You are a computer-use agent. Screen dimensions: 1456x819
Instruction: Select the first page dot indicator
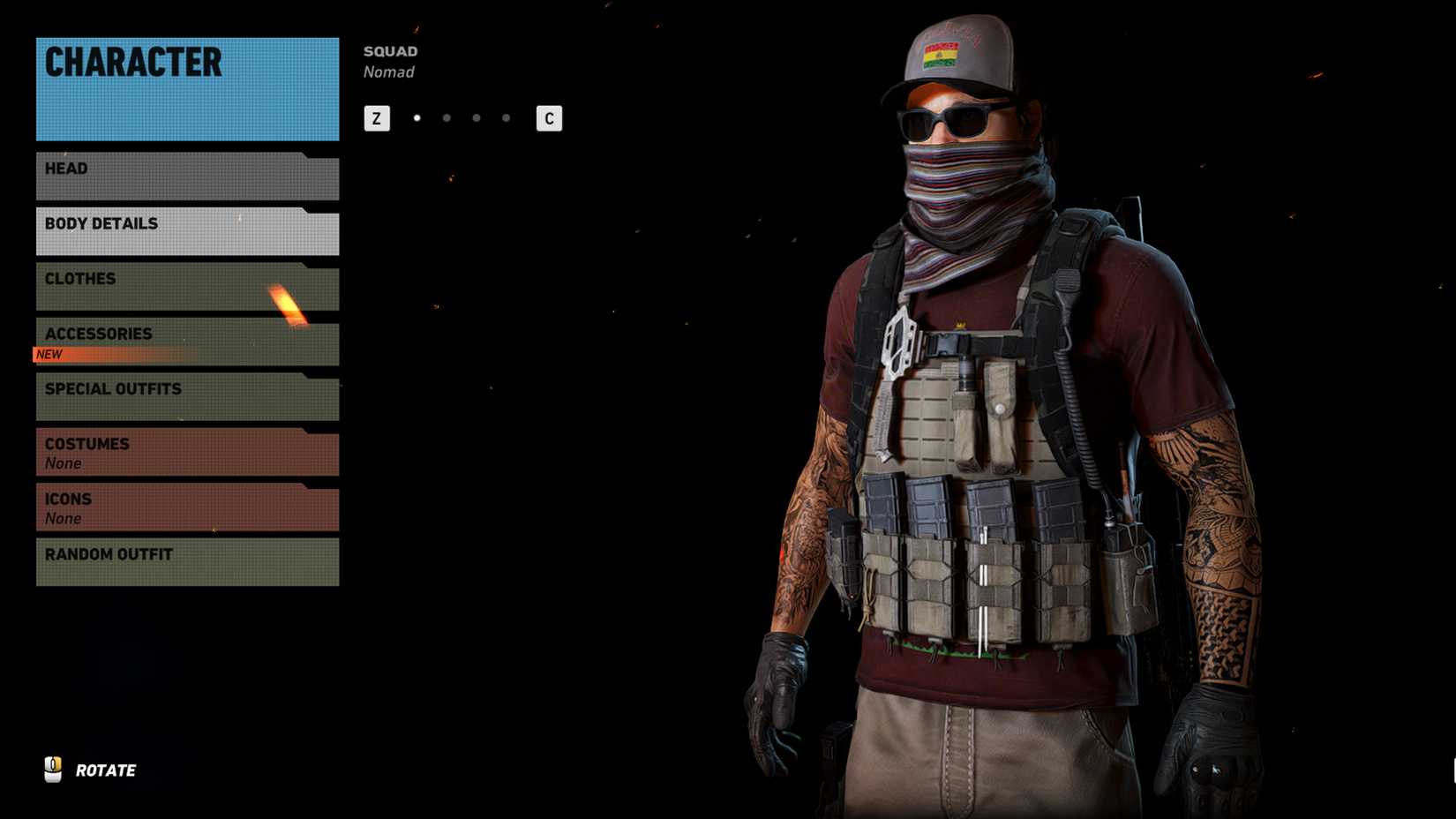[416, 116]
